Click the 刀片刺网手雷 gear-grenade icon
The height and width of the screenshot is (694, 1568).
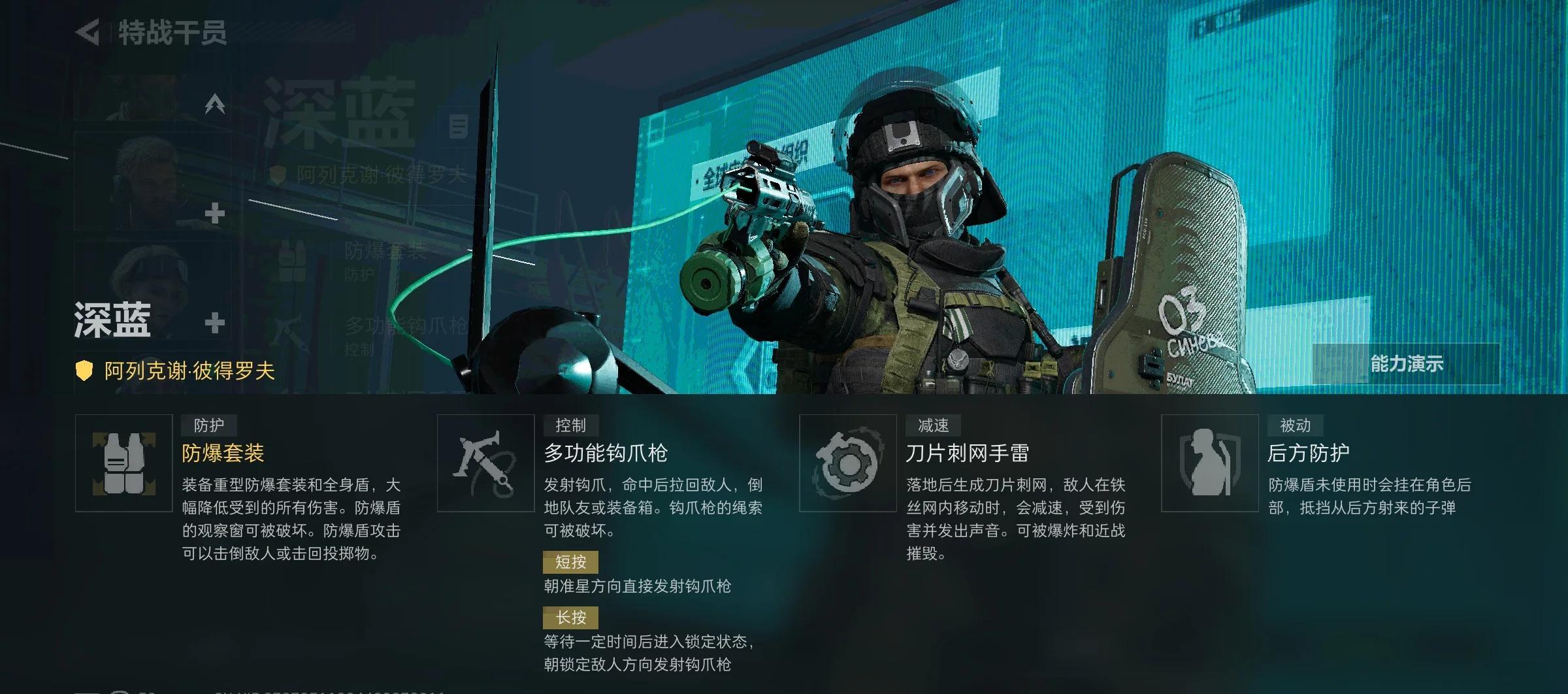coord(848,464)
